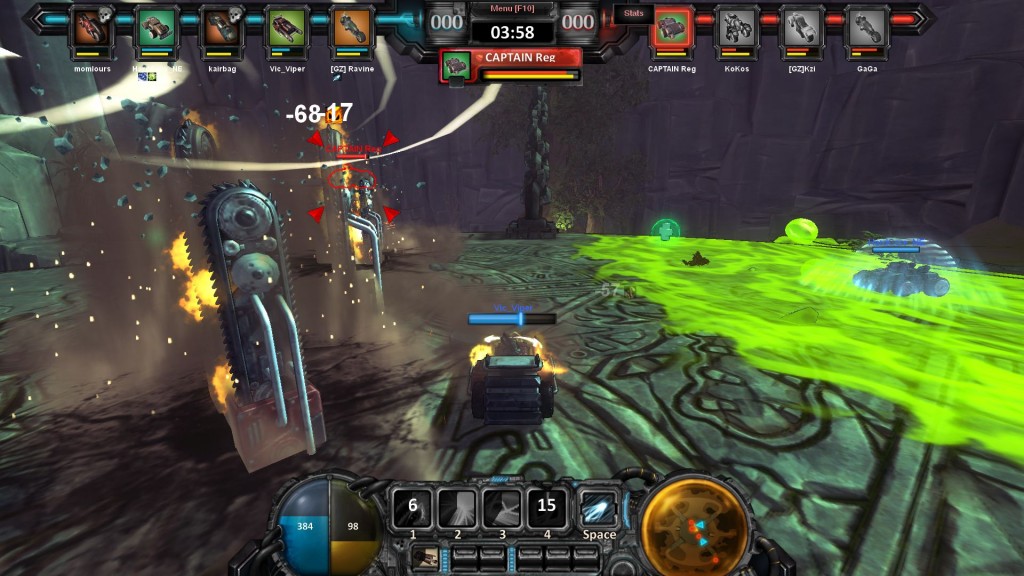Activate the ability in slot 2

point(457,507)
